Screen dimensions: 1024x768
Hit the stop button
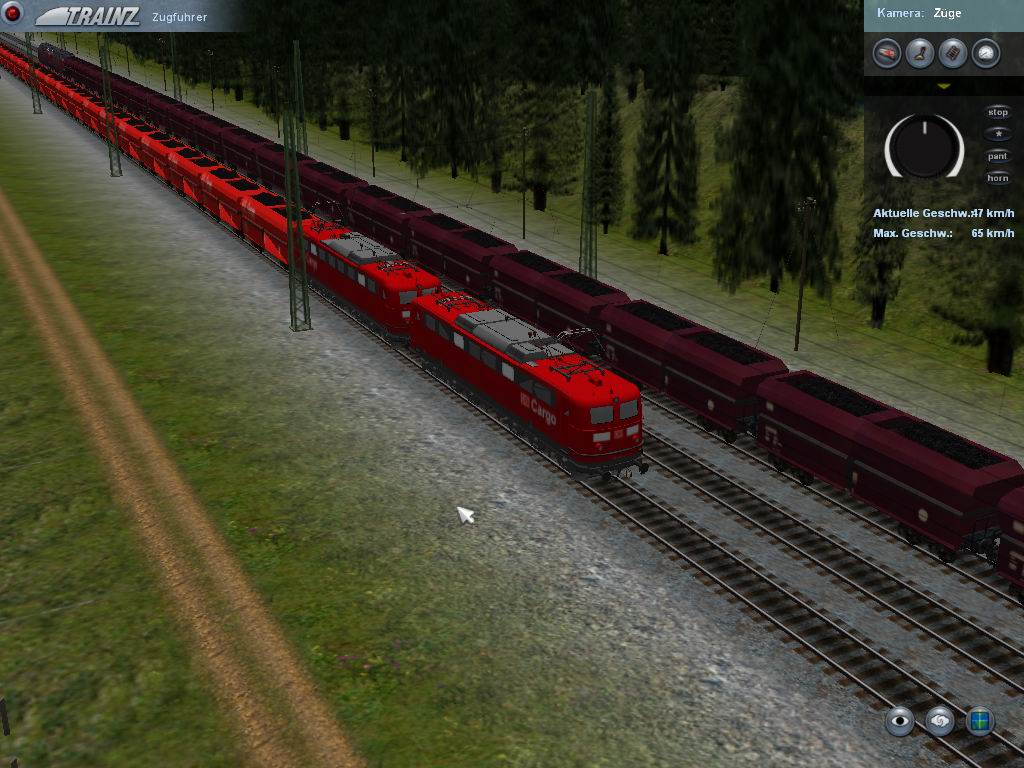(x=997, y=113)
